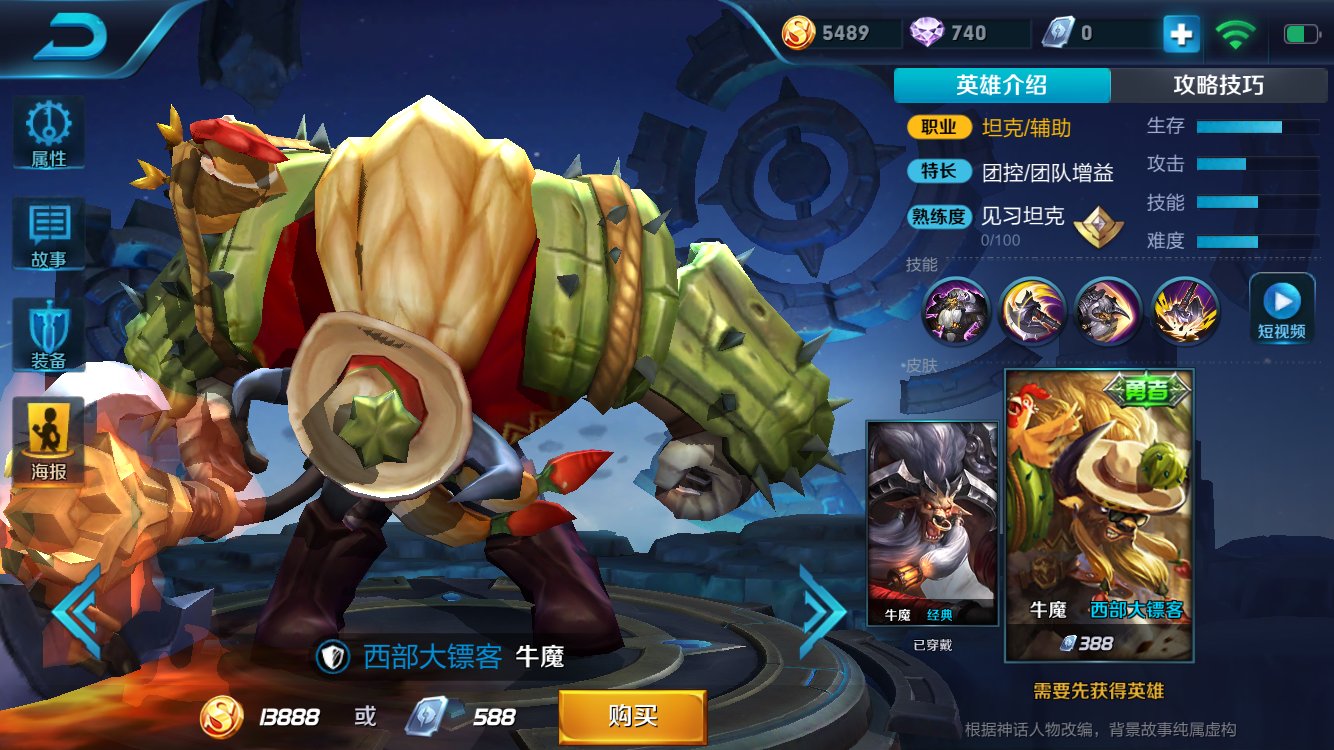Image resolution: width=1334 pixels, height=750 pixels.
Task: View the first skill icon
Action: click(955, 311)
